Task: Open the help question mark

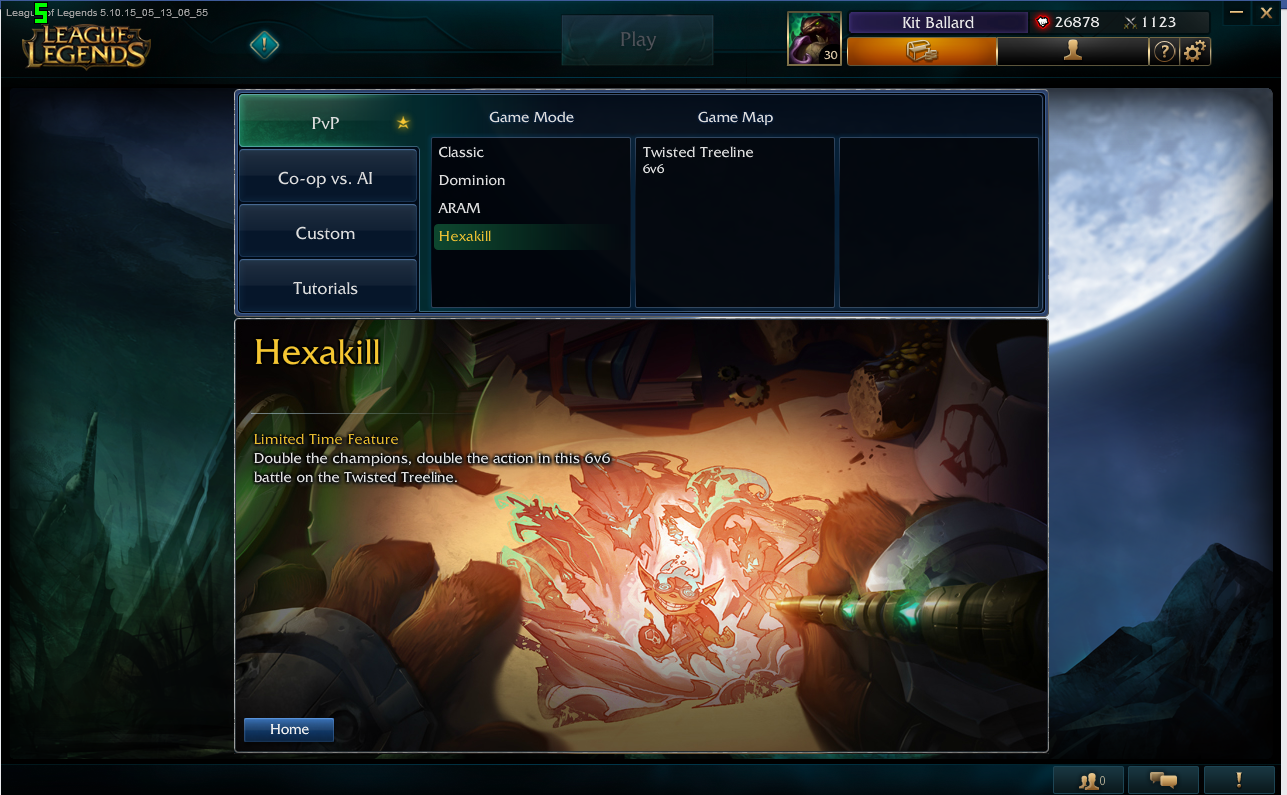Action: click(x=1164, y=52)
